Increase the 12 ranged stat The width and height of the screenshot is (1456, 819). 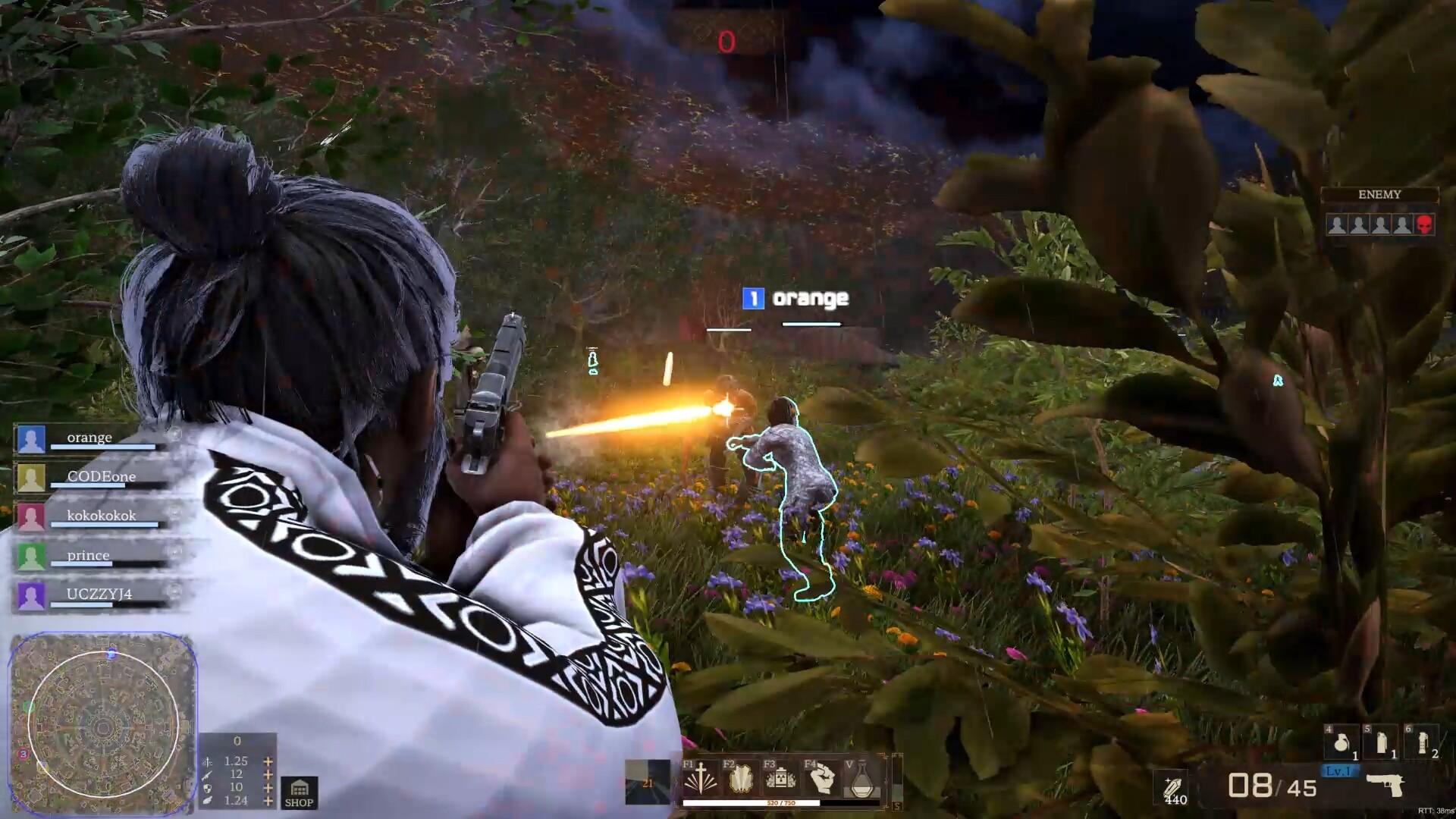point(267,773)
